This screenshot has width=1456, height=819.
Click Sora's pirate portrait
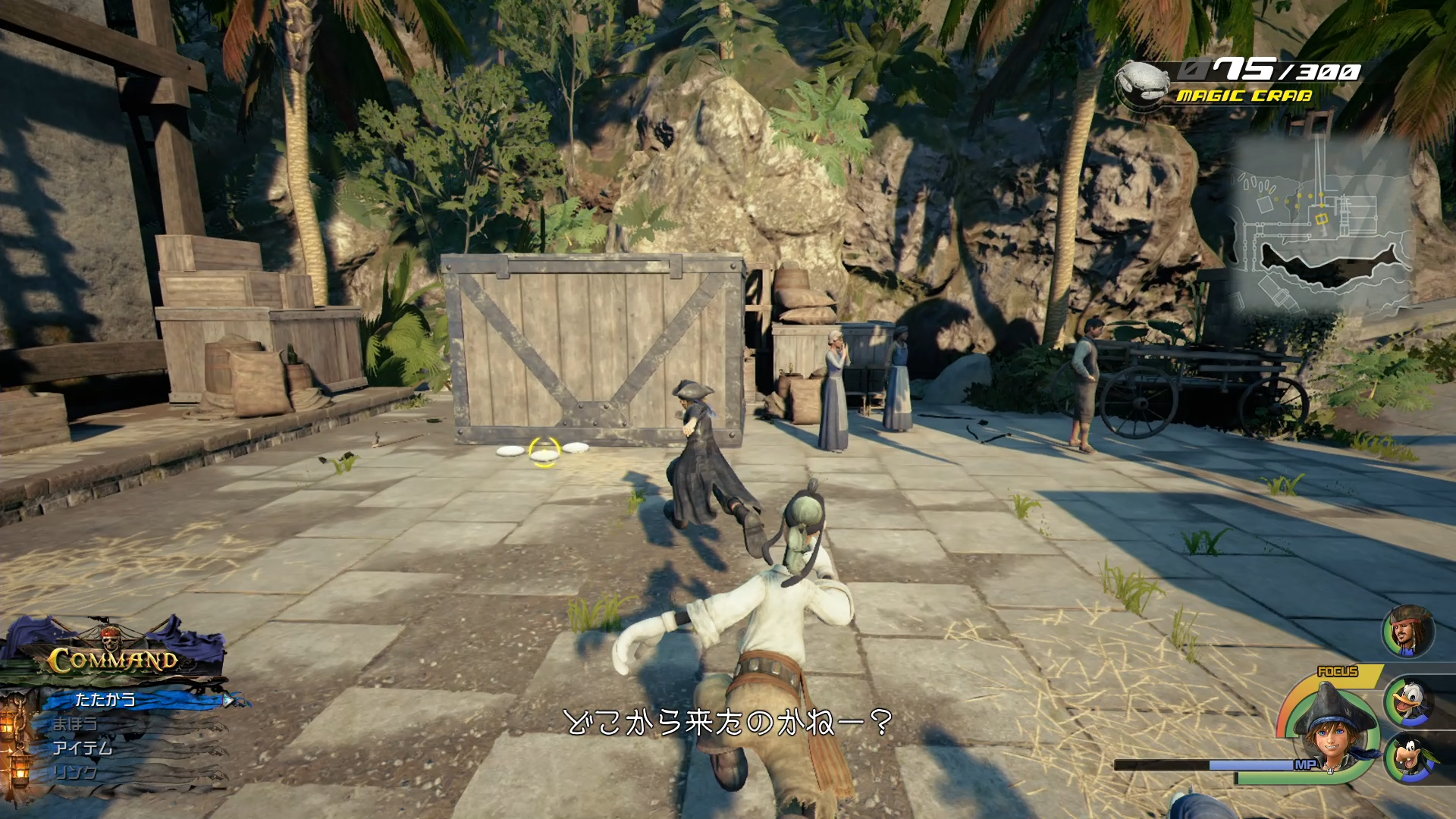click(1335, 730)
